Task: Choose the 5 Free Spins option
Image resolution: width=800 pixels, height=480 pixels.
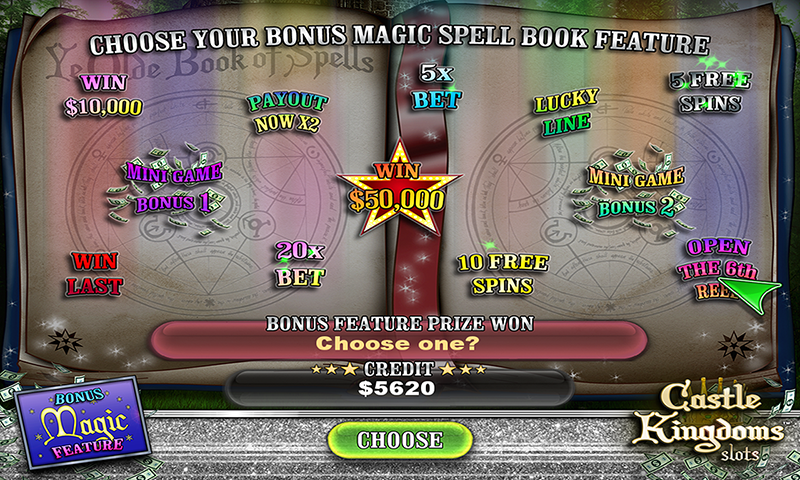Action: (709, 92)
